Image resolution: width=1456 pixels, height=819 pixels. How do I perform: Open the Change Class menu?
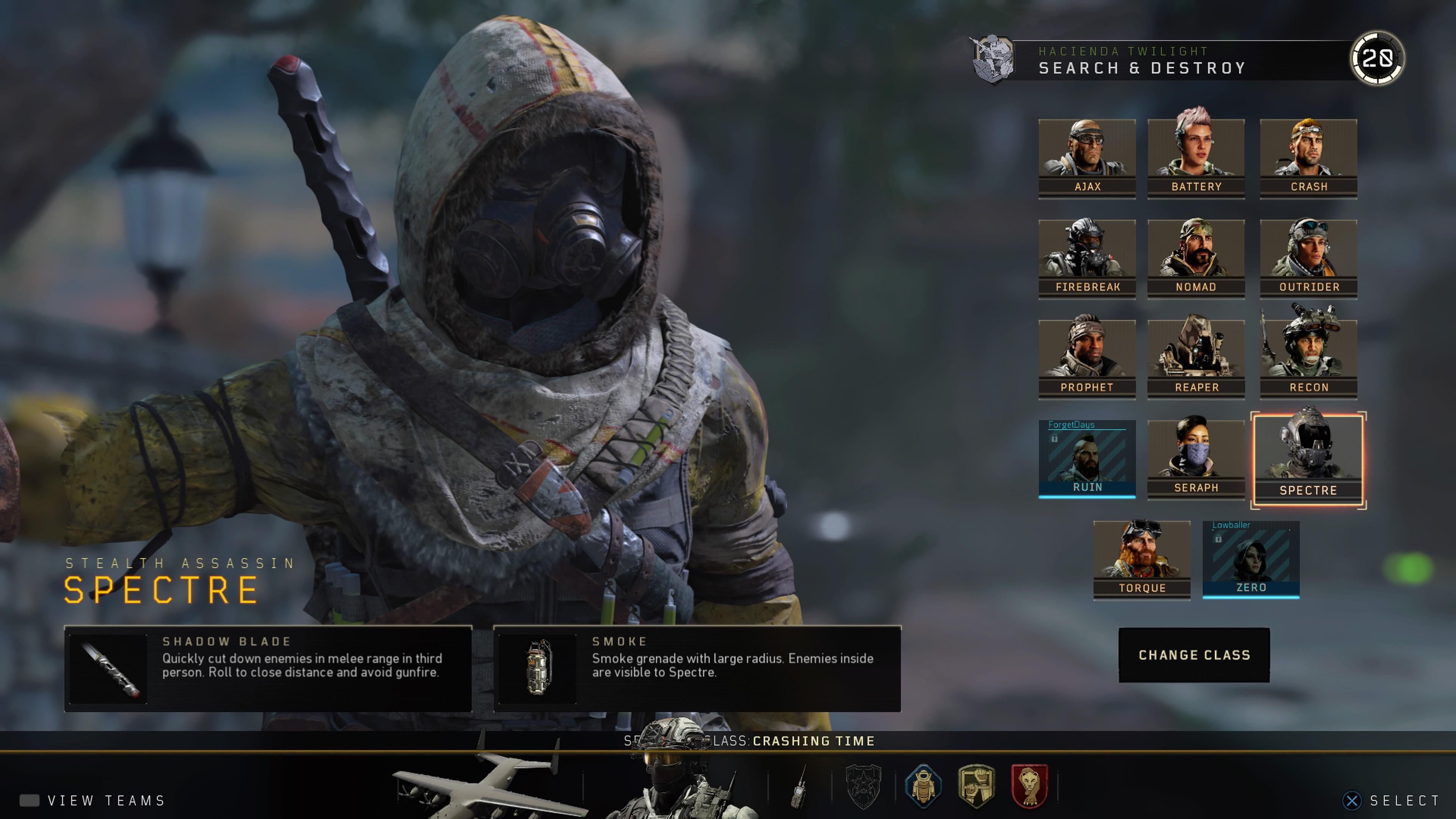(1194, 655)
